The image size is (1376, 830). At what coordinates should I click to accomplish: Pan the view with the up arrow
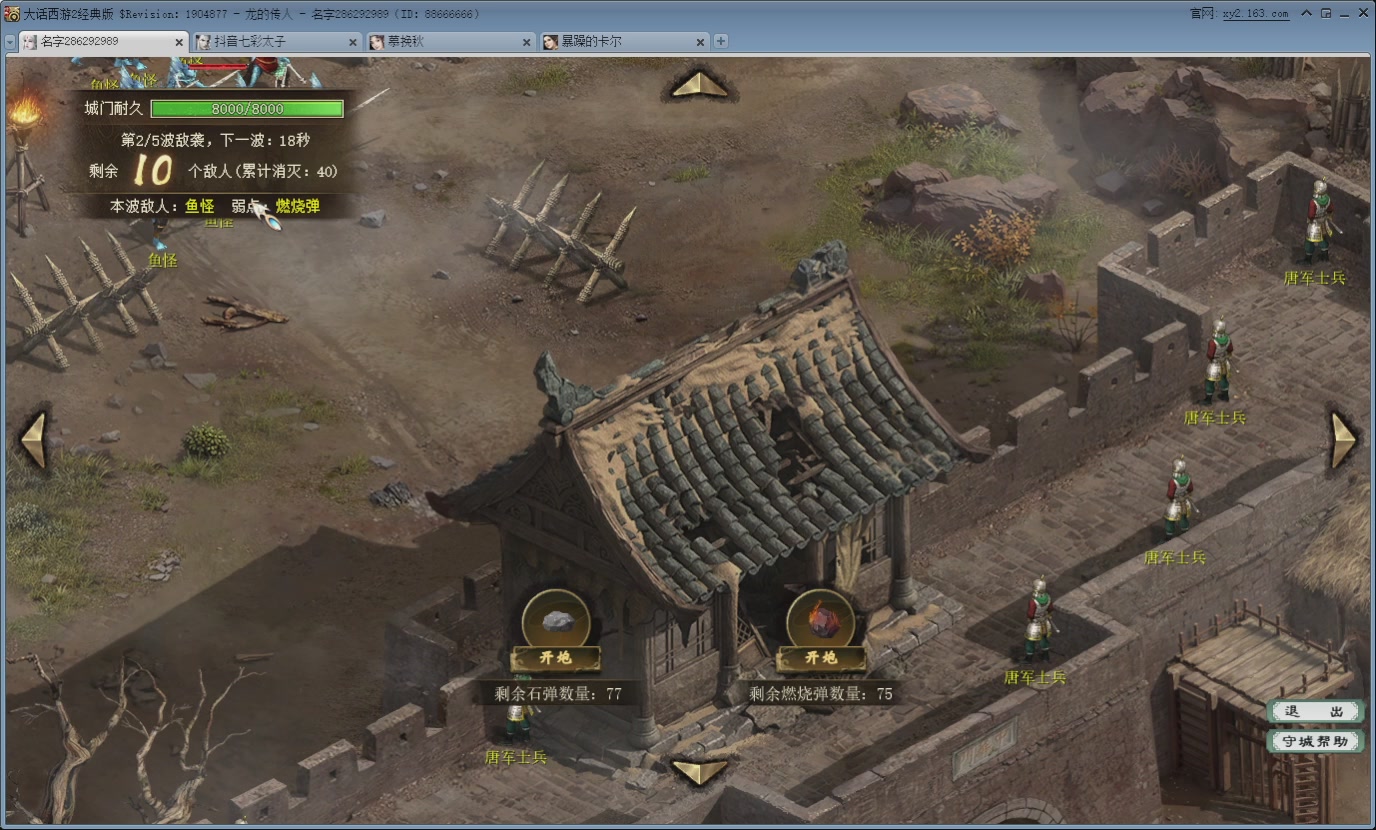(x=699, y=84)
